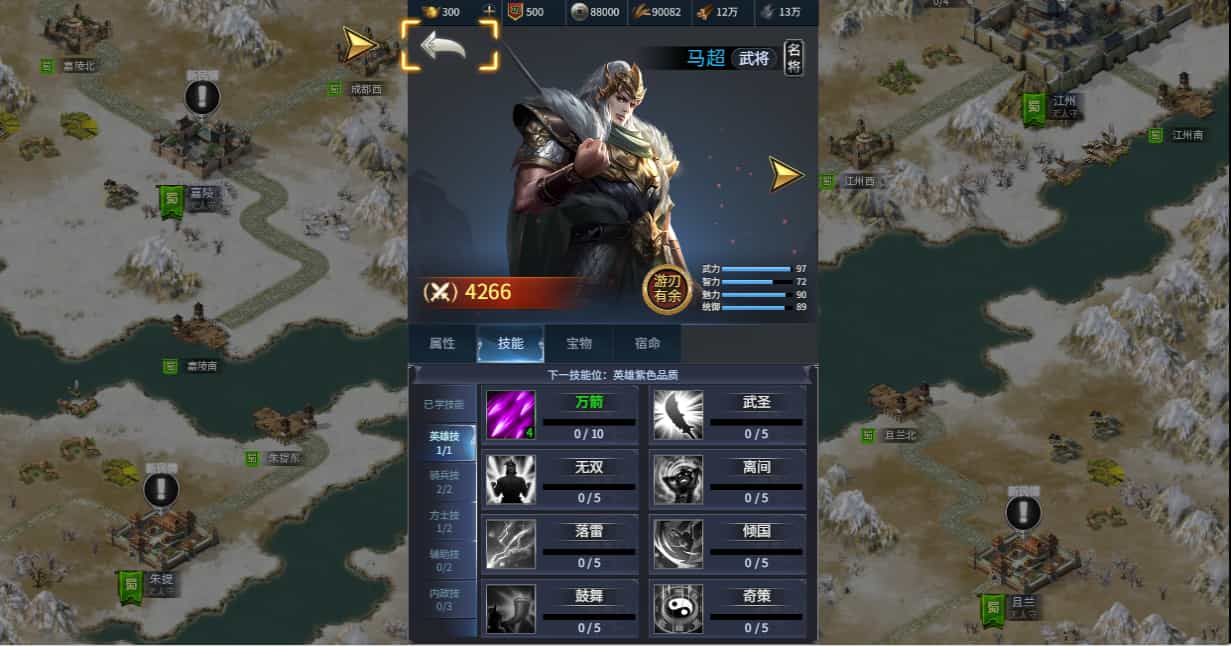Image resolution: width=1231 pixels, height=646 pixels.
Task: Choose the 奇策 yin-yang skill icon
Action: tap(678, 609)
